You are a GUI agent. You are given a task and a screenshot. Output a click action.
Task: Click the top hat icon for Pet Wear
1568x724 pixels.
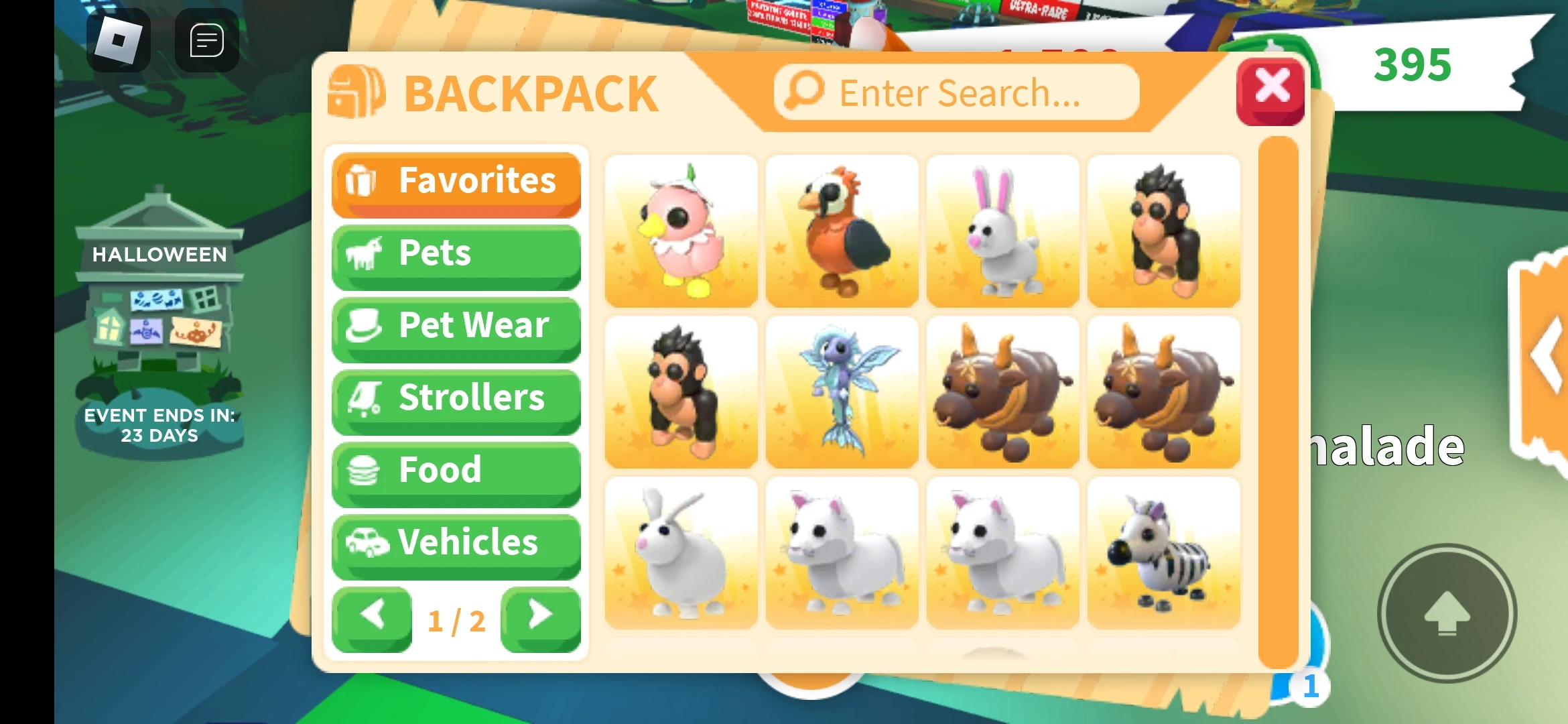point(363,326)
